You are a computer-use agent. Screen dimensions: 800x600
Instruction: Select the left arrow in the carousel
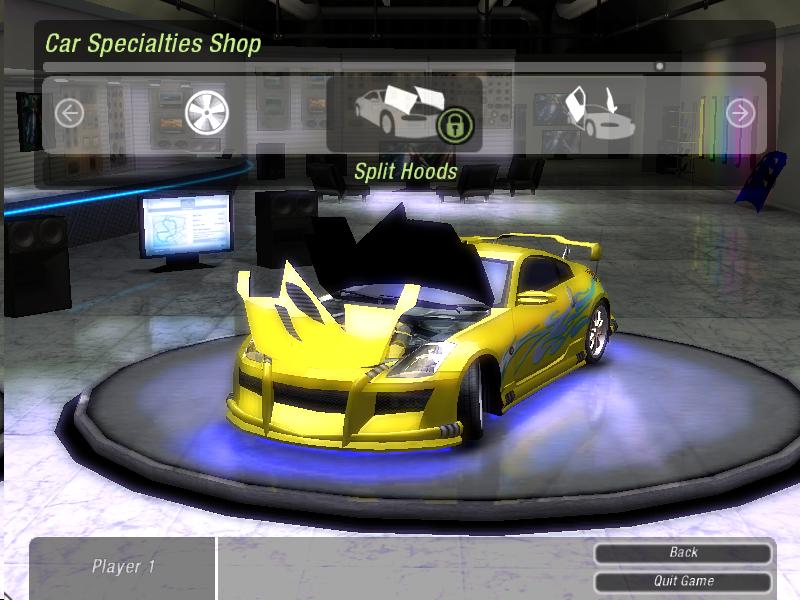click(x=69, y=113)
